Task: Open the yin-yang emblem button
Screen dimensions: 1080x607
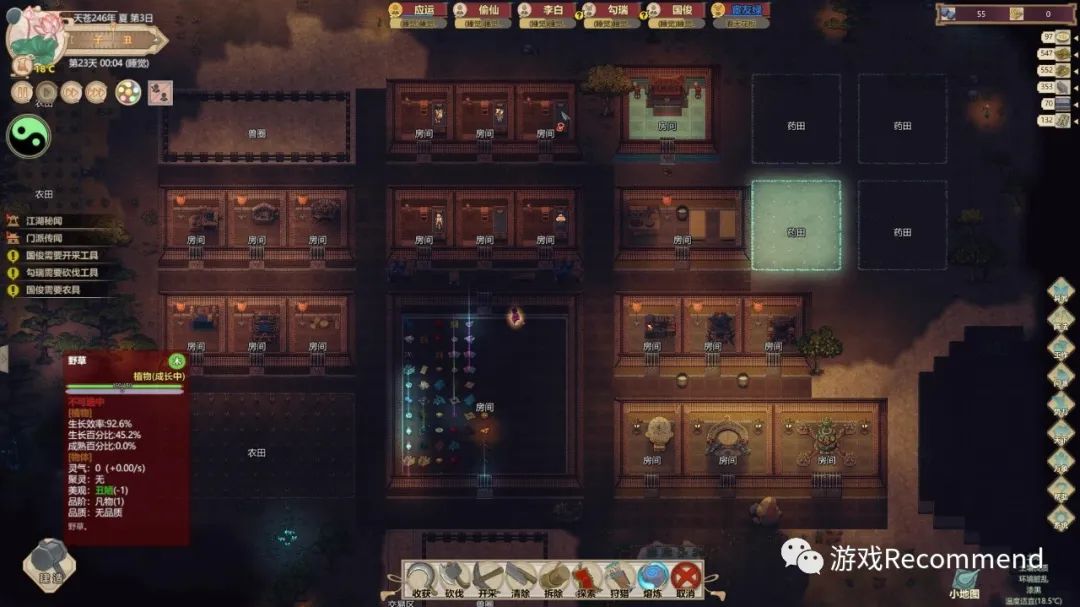Action: tap(28, 136)
